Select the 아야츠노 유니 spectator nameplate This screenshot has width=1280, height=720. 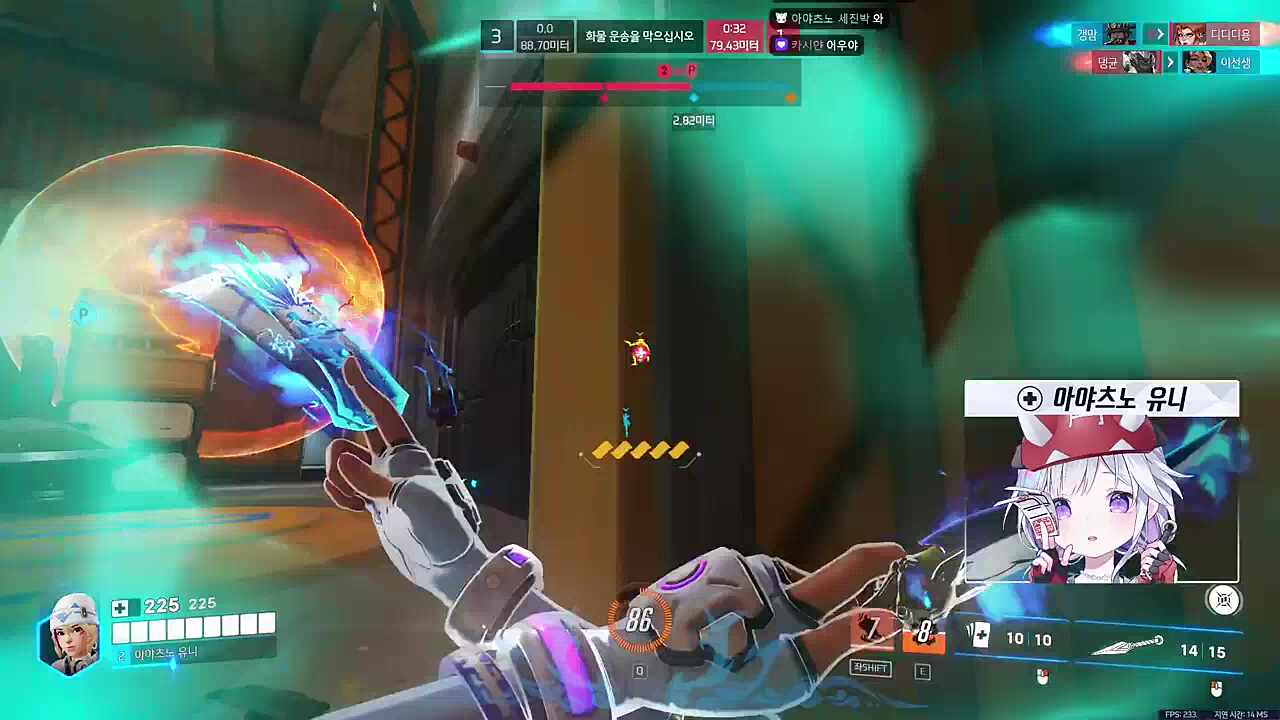pos(1101,398)
